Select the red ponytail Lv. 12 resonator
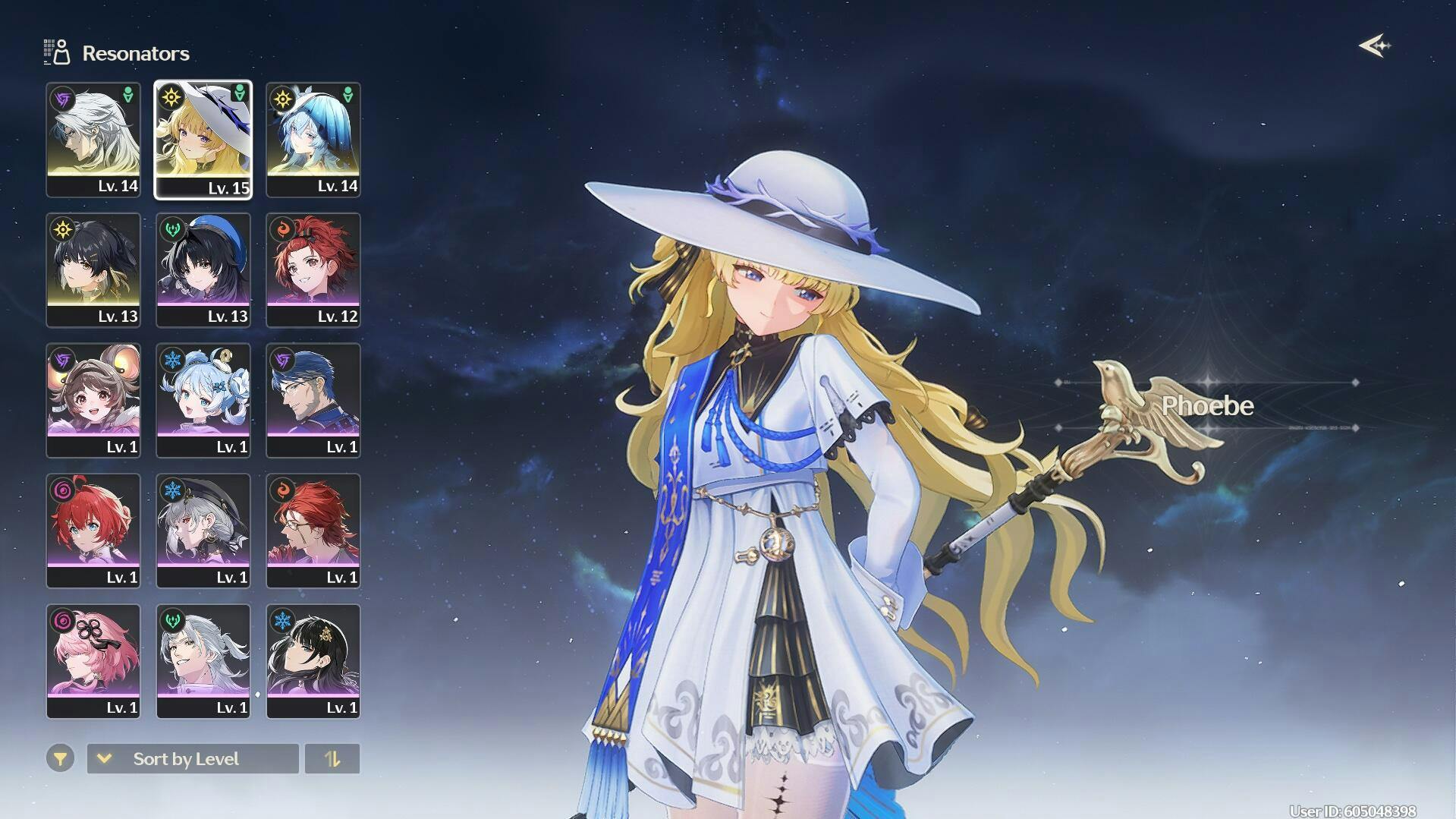Screen dimensions: 1456x819 313,270
